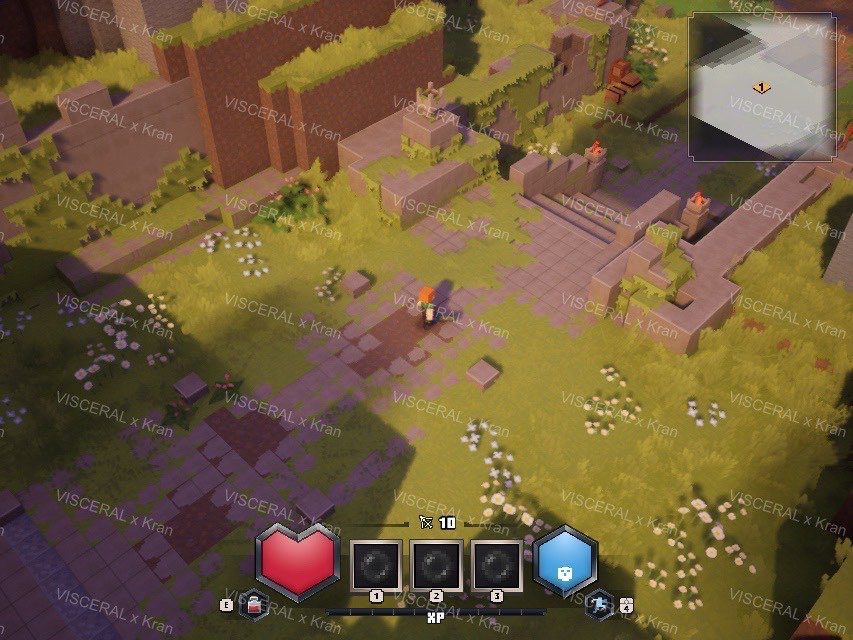The height and width of the screenshot is (640, 853).
Task: Use the red health potion icon
Action: pyautogui.click(x=254, y=604)
